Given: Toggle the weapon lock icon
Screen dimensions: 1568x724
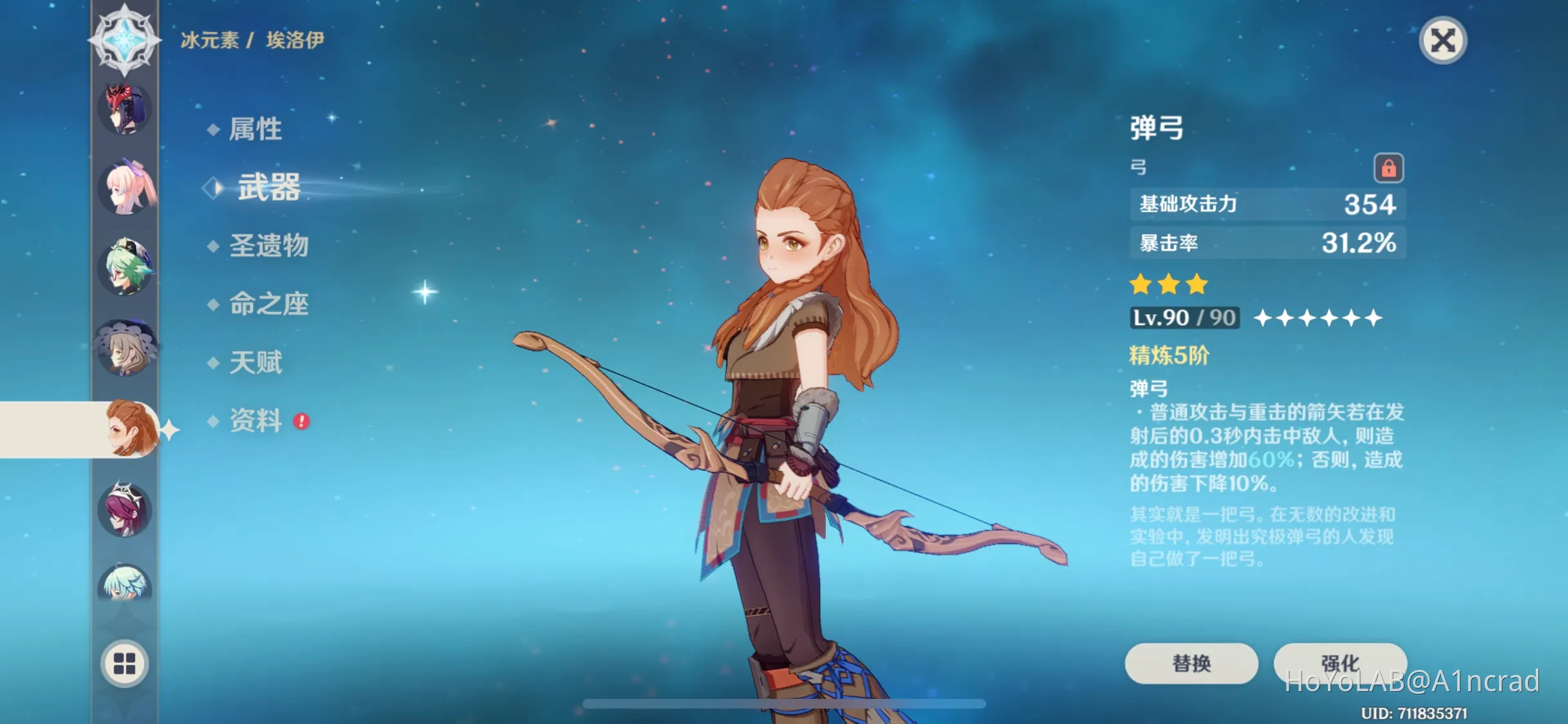Looking at the screenshot, I should [x=1388, y=167].
